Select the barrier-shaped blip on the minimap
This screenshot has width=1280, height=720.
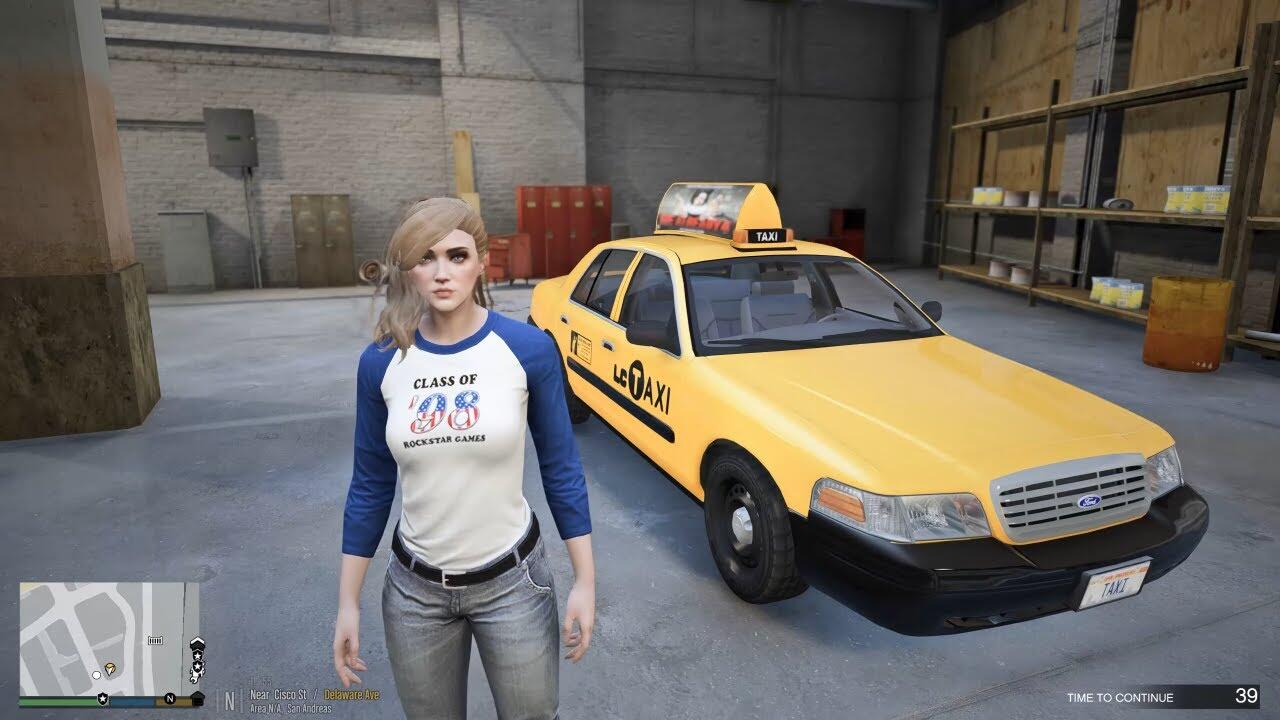coord(155,639)
